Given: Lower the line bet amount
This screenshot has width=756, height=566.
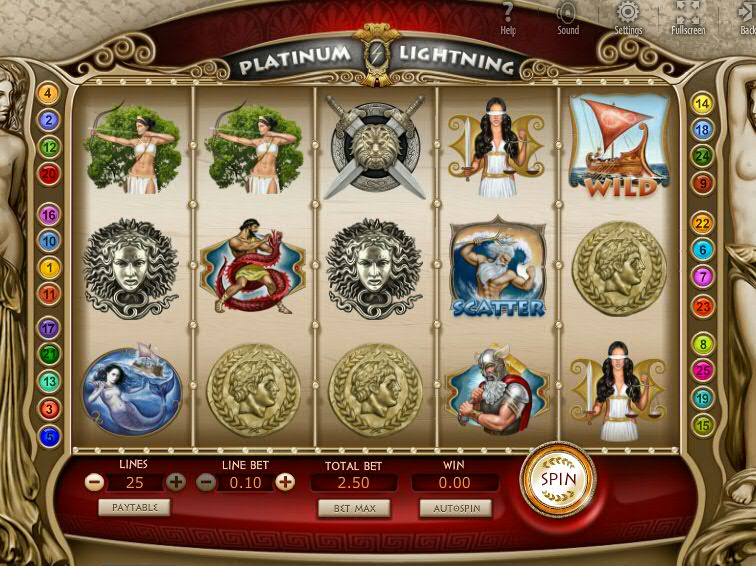Looking at the screenshot, I should [x=205, y=482].
